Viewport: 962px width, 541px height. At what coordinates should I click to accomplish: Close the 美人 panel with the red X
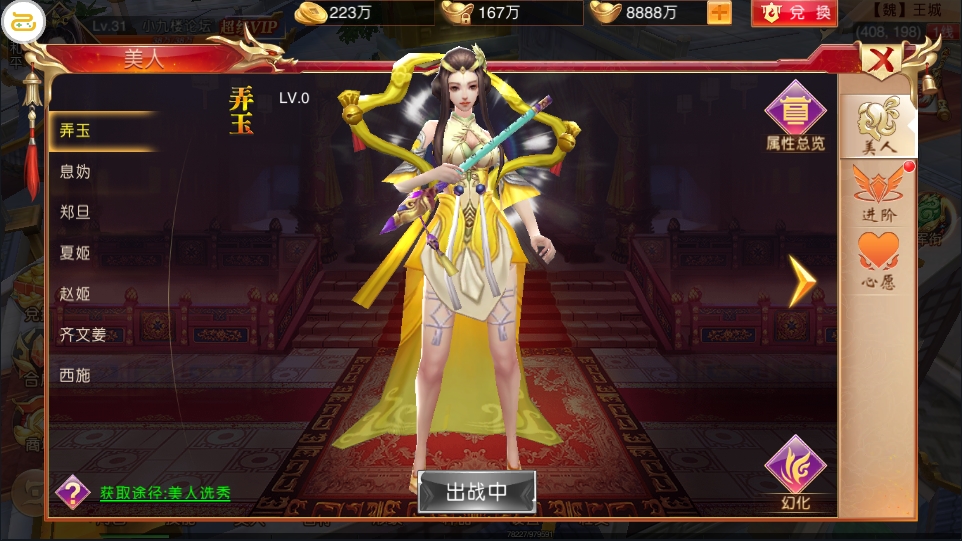[882, 62]
